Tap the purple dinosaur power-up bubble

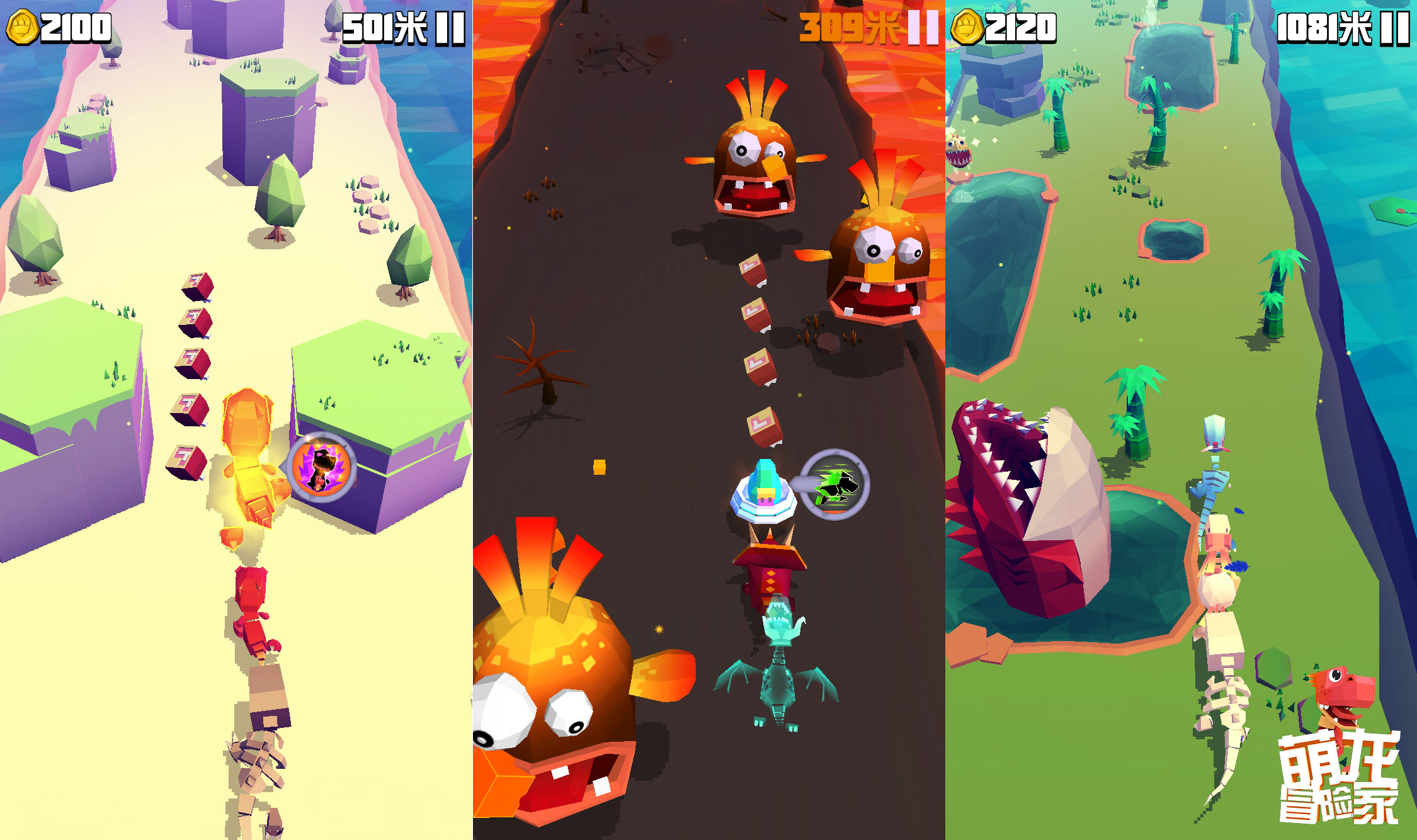[321, 467]
